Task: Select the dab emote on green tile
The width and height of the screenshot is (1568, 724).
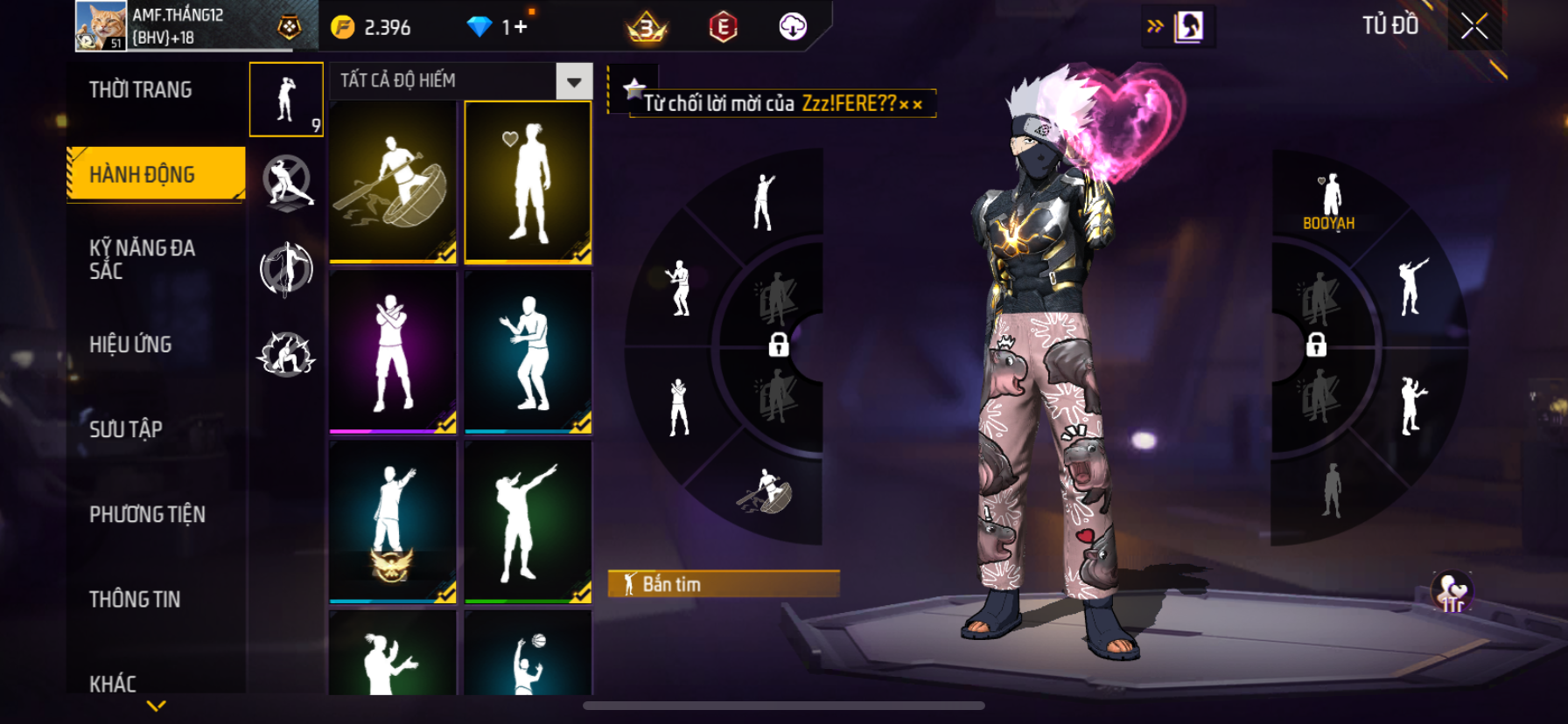Action: (528, 522)
